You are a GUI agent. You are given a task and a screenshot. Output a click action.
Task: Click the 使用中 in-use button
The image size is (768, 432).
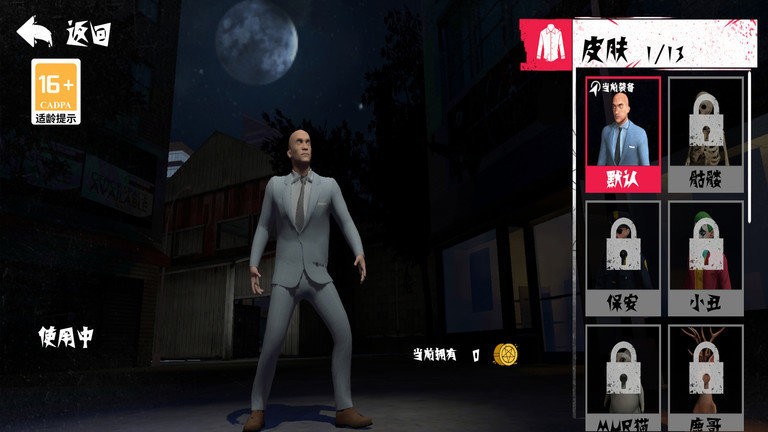pyautogui.click(x=66, y=337)
